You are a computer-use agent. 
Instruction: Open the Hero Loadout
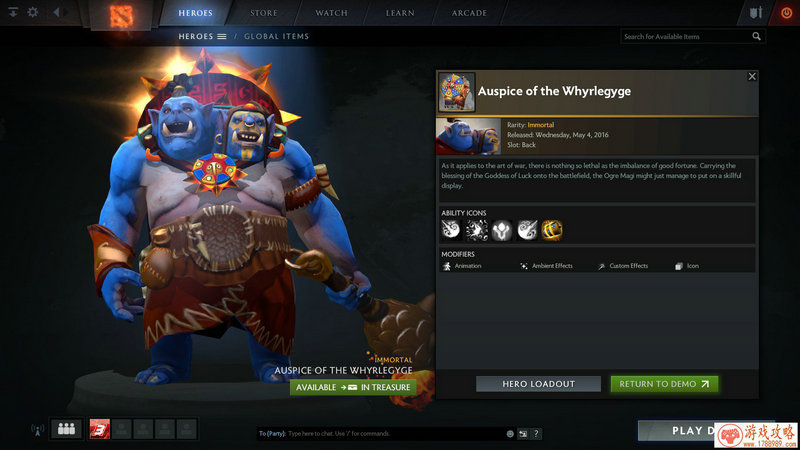coord(538,384)
